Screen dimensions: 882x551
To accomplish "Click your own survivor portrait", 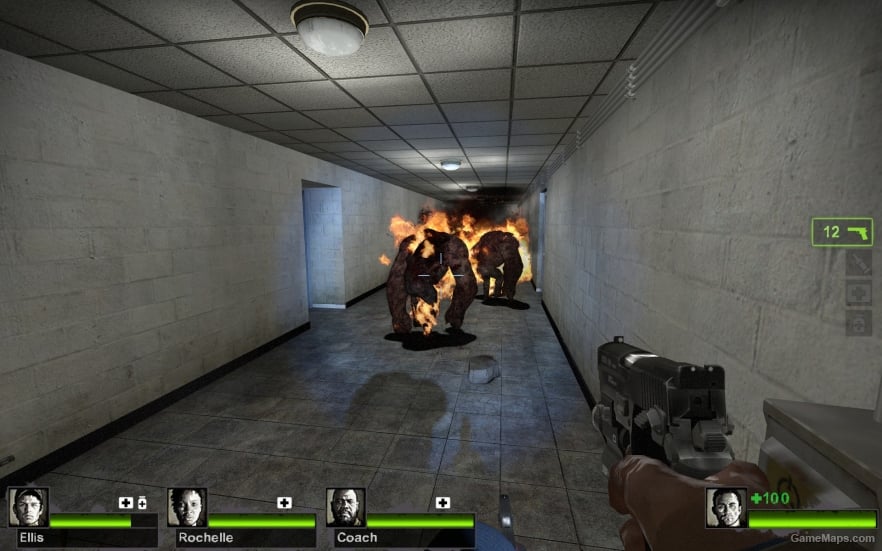I will (726, 507).
